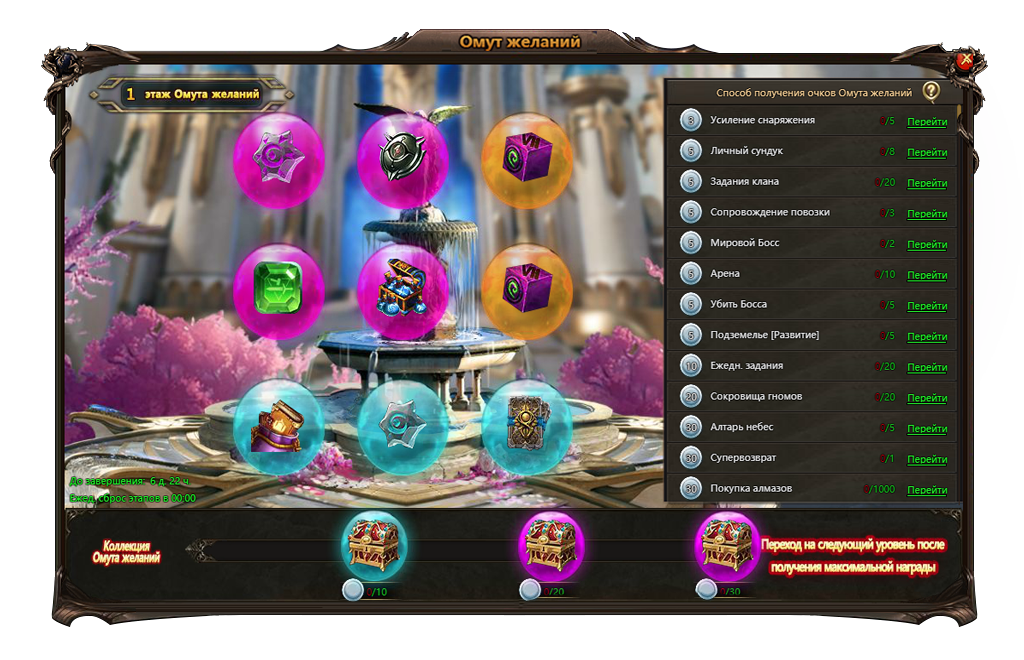The width and height of the screenshot is (1024, 660).
Task: Open Ежедн. задания via Перейти
Action: coord(927,368)
